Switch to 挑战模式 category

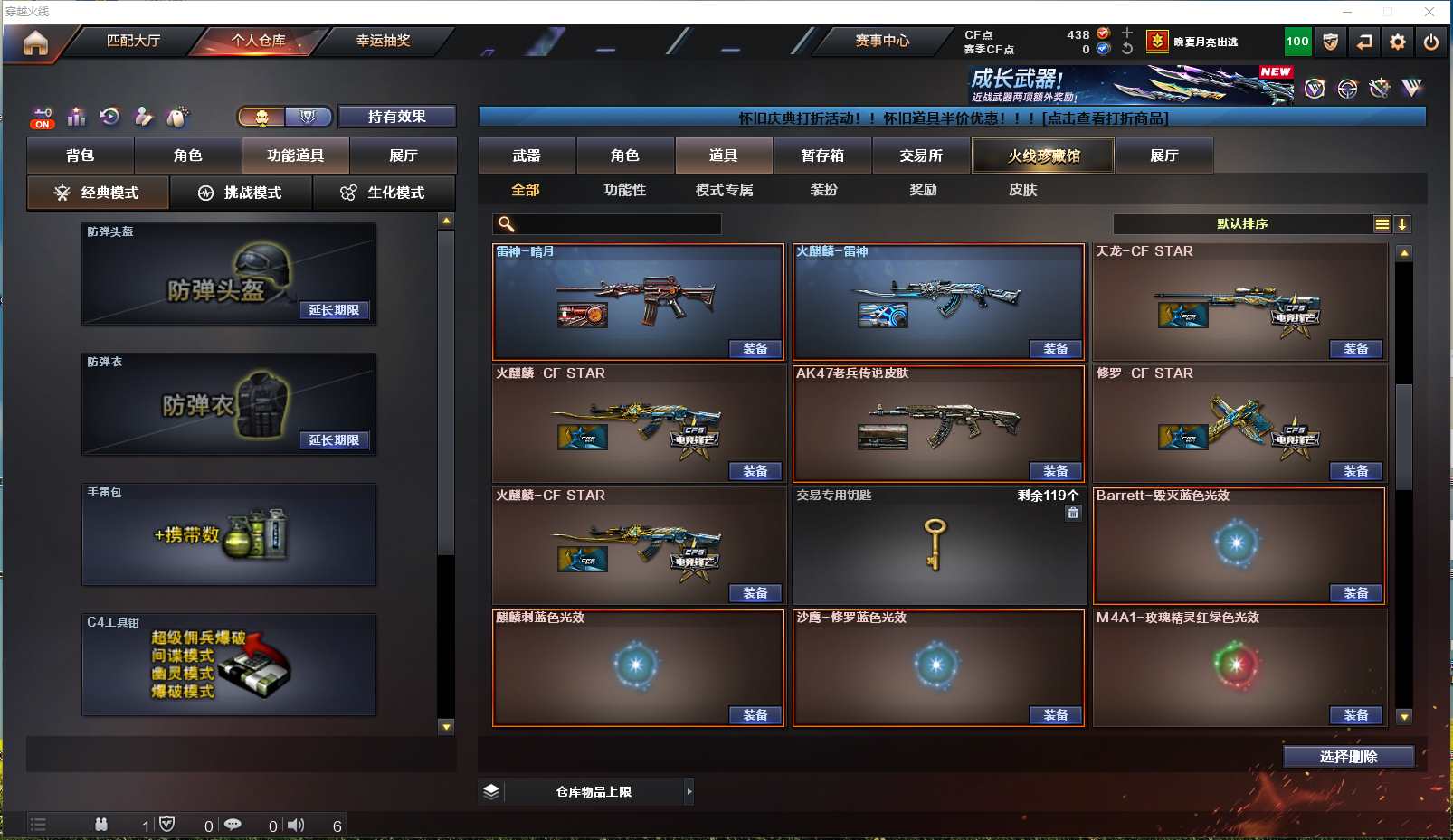(x=241, y=193)
